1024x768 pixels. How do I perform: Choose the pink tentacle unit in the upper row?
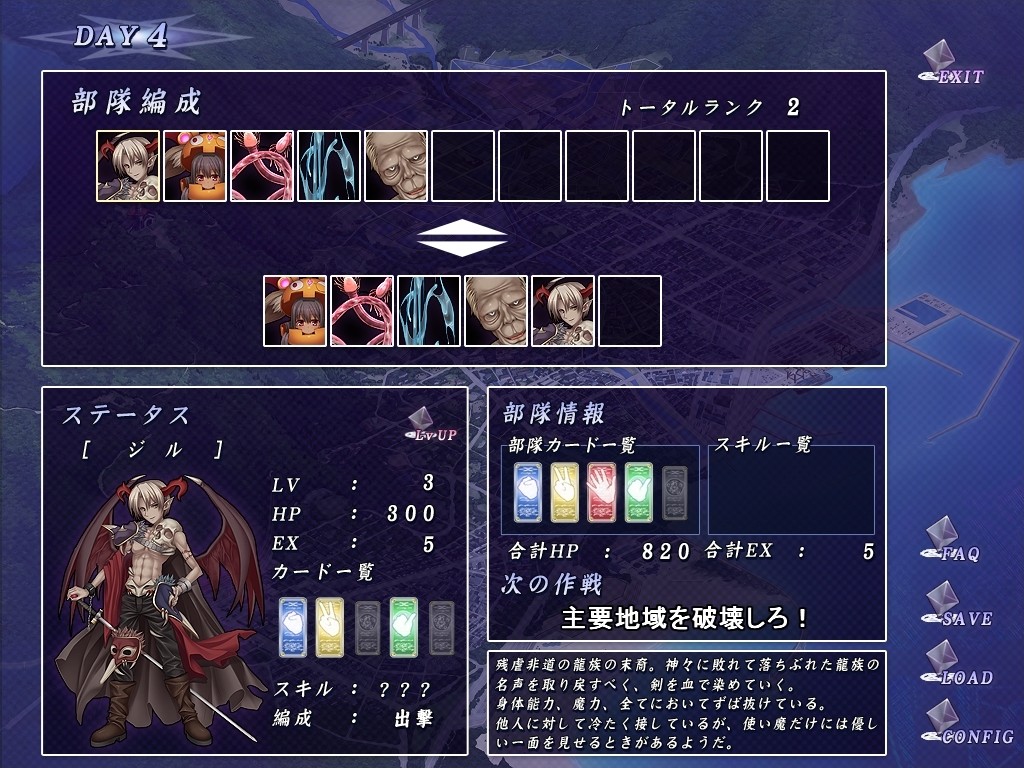pyautogui.click(x=262, y=166)
